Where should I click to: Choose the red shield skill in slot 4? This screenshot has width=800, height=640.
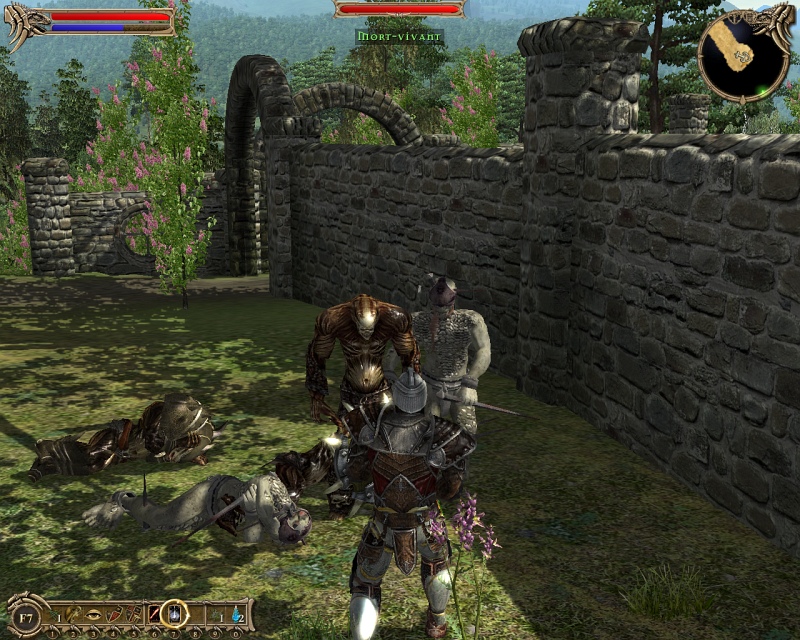(x=112, y=613)
